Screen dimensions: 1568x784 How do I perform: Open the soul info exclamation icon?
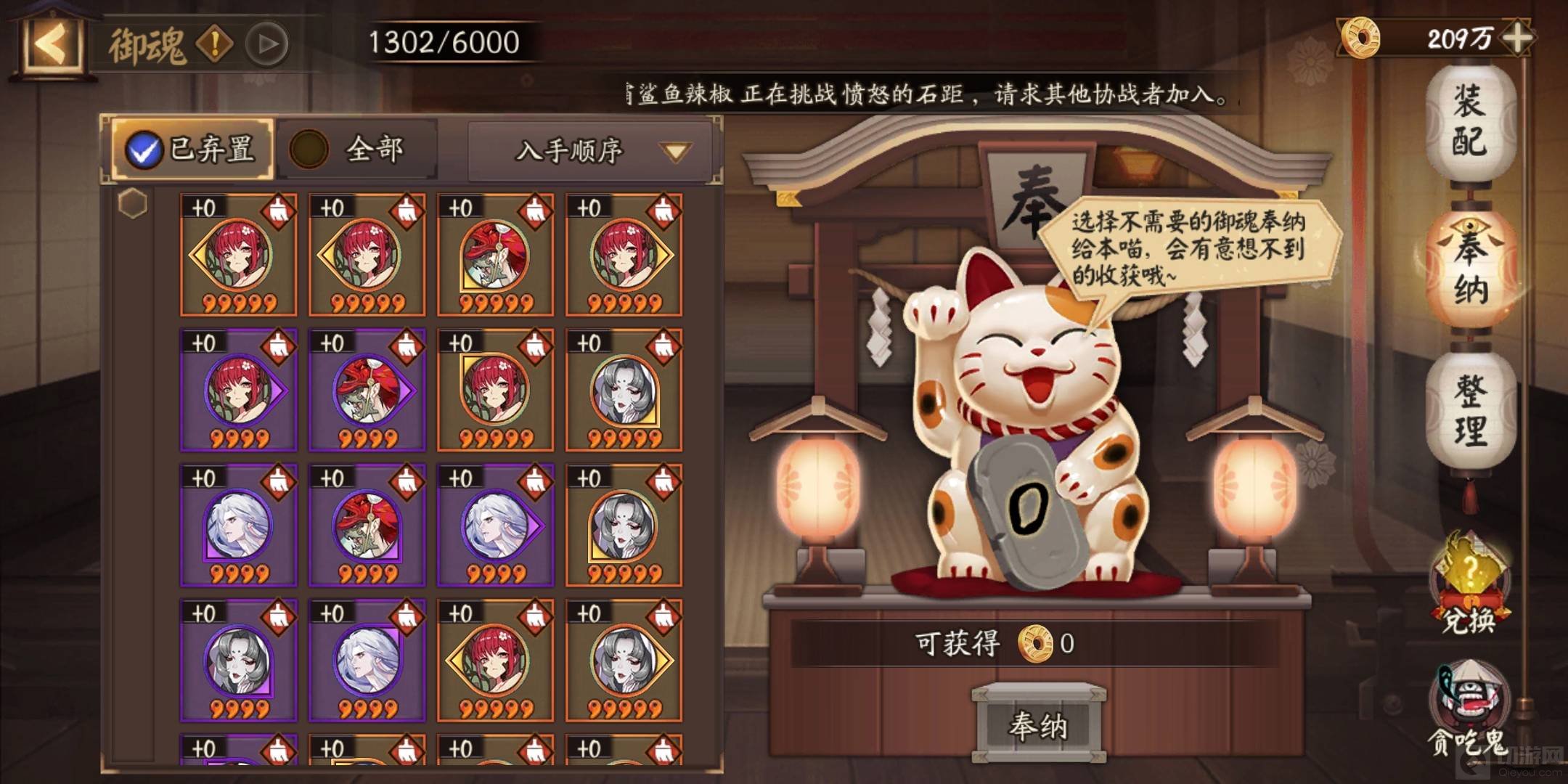tap(214, 44)
